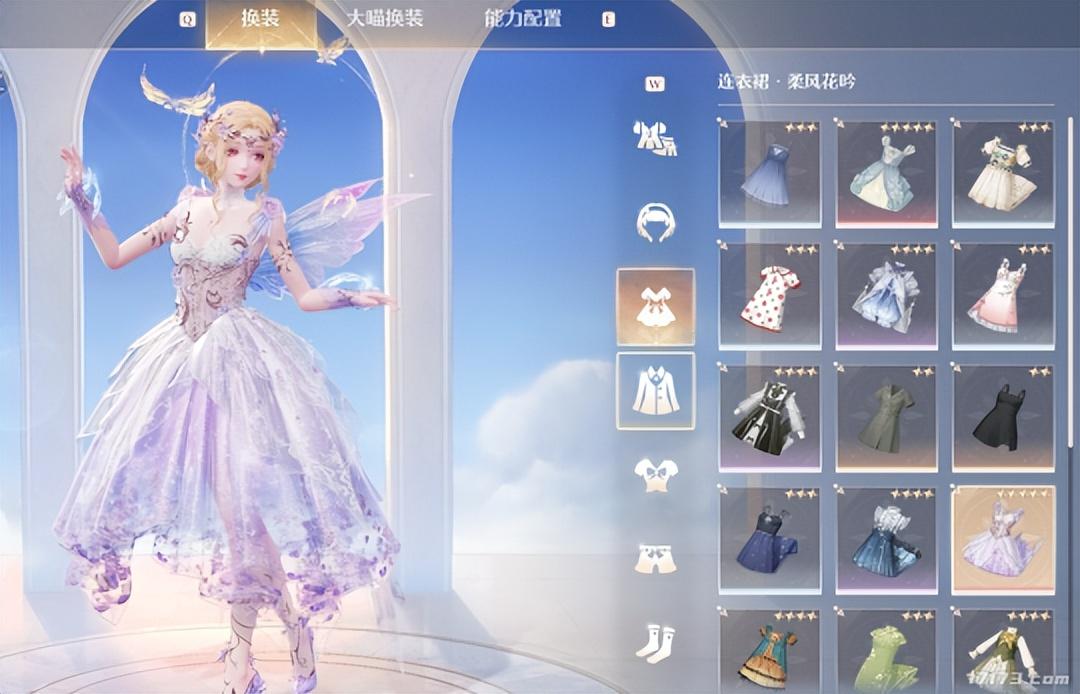Click the wardrobe list scrollbar
The height and width of the screenshot is (694, 1080).
[1072, 280]
